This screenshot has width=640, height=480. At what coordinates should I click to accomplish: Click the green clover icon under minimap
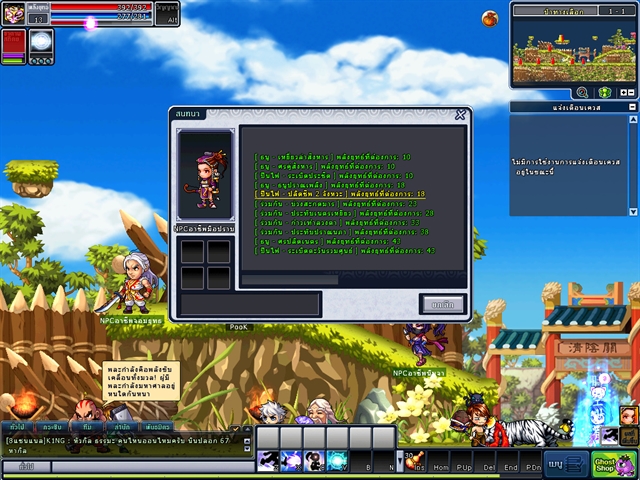pos(604,92)
